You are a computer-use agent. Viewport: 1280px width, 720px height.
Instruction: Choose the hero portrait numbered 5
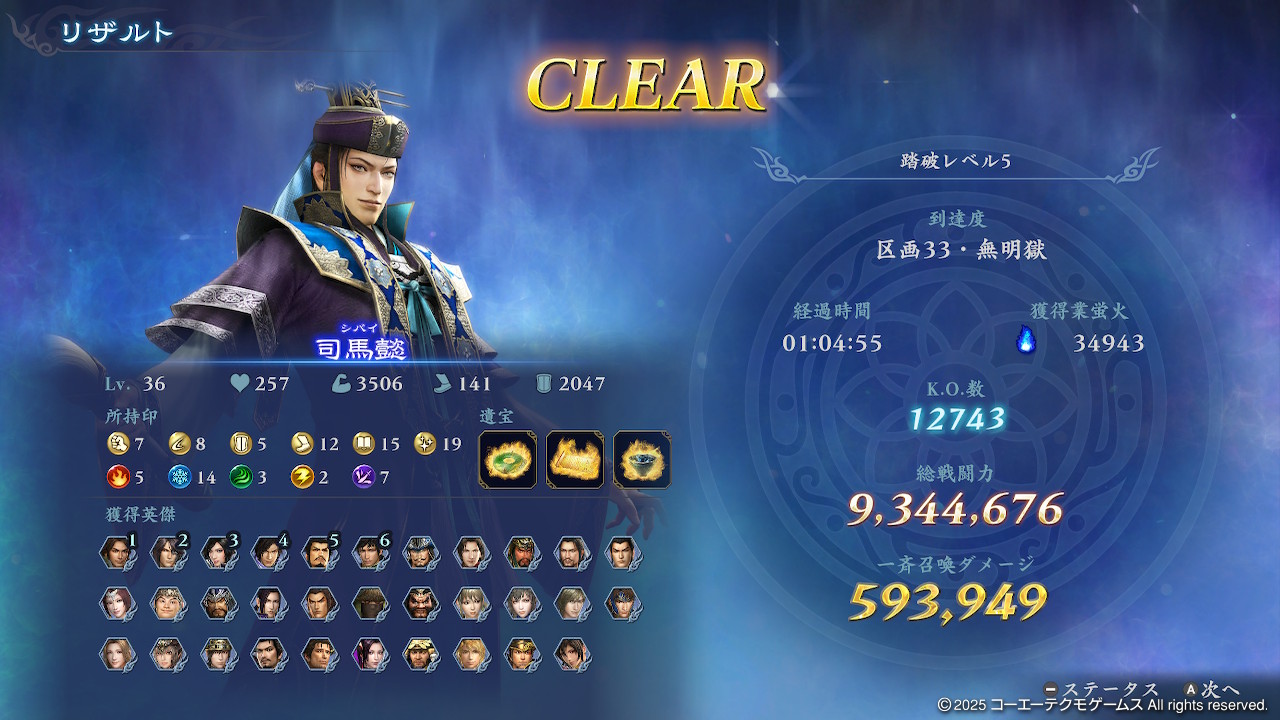click(x=319, y=553)
